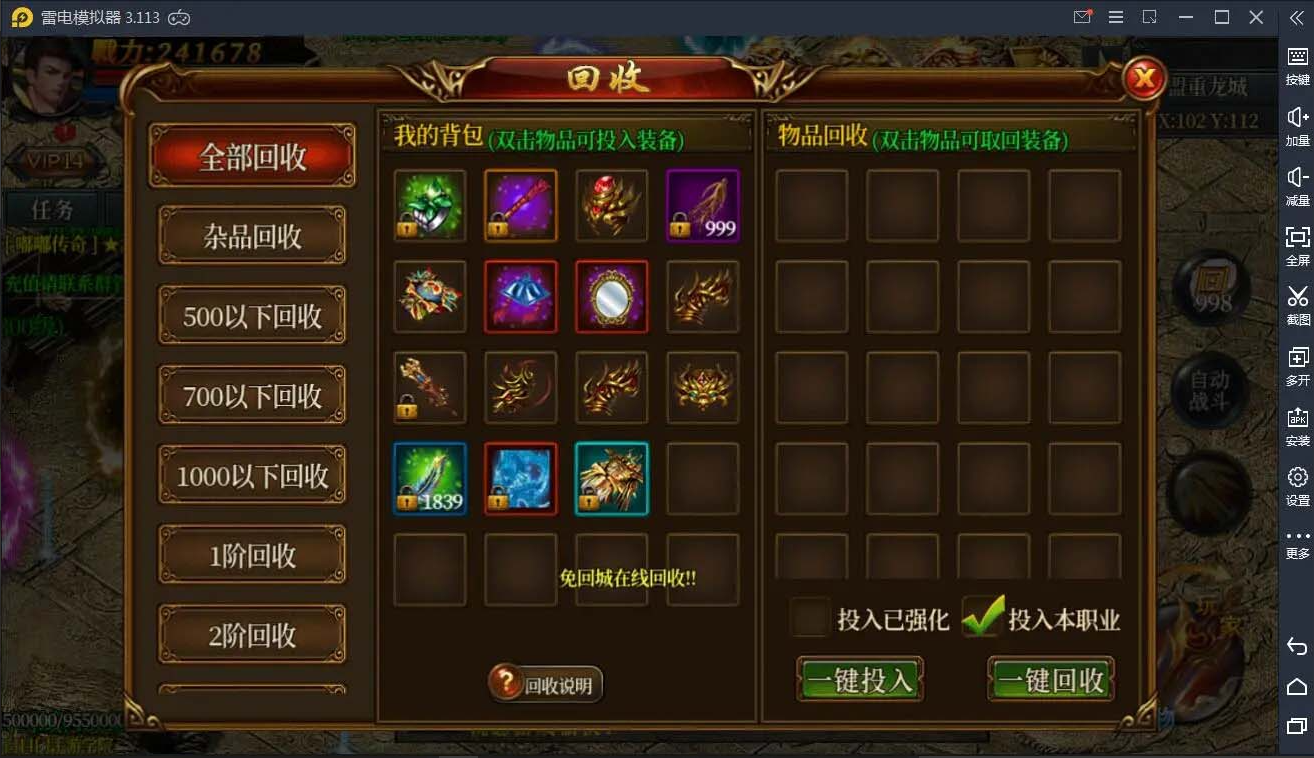This screenshot has width=1314, height=758.
Task: Activate the 一键回收 button
Action: (x=1051, y=680)
